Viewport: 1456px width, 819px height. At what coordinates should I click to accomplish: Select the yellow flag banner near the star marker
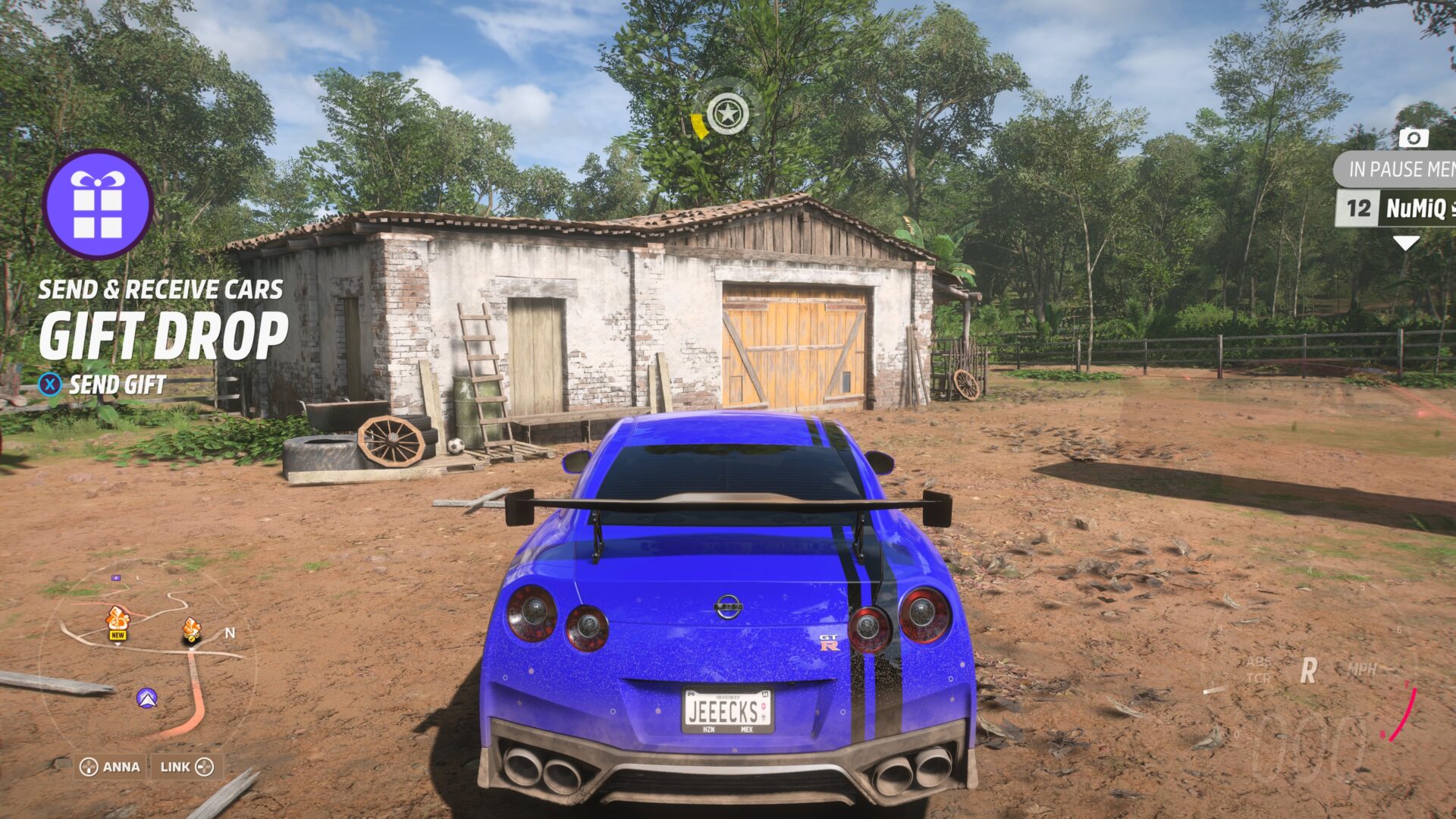click(x=699, y=125)
